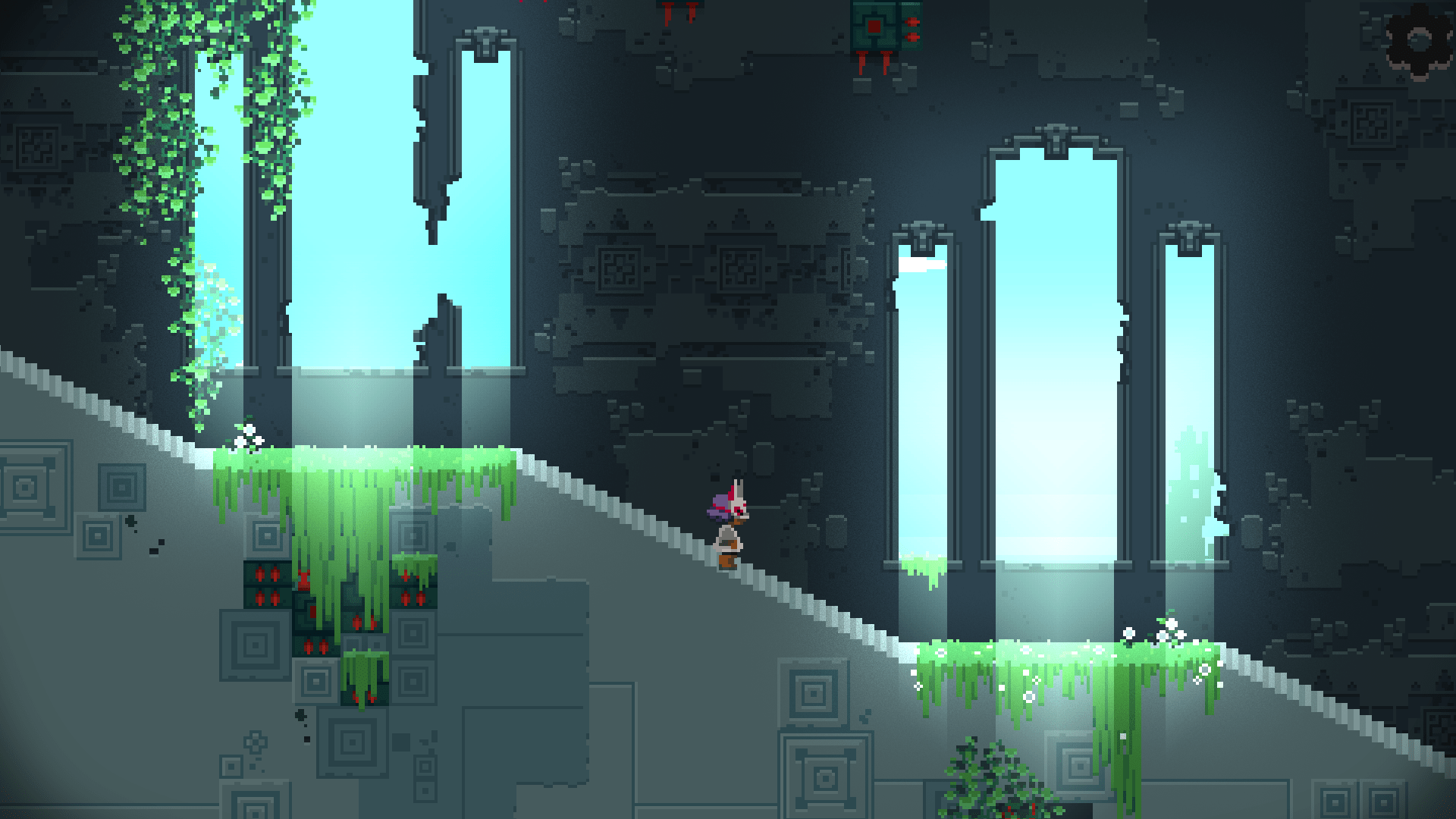Open settings via the gear icon
Image resolution: width=1456 pixels, height=819 pixels.
(x=1418, y=40)
